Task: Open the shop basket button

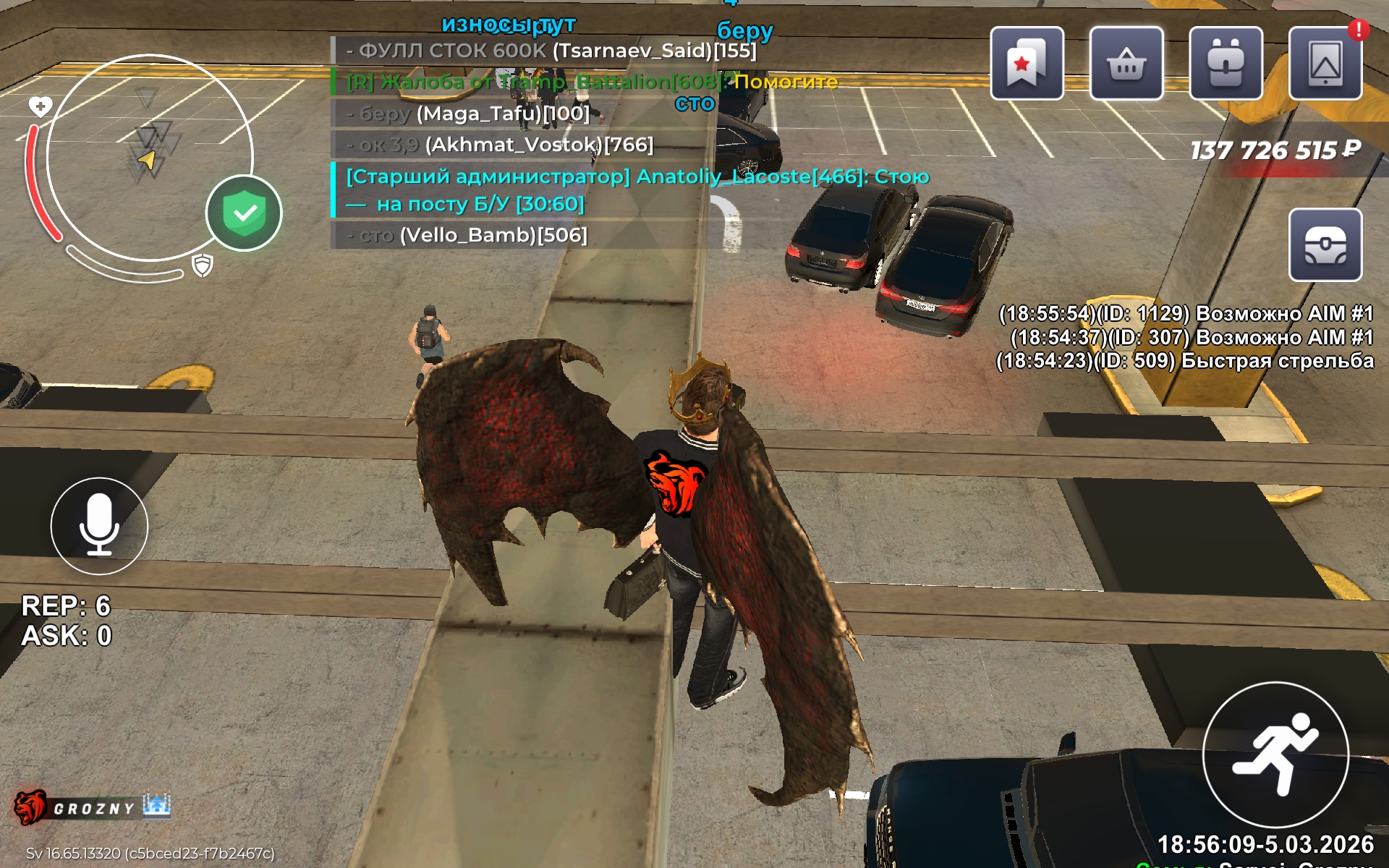Action: coord(1126,64)
